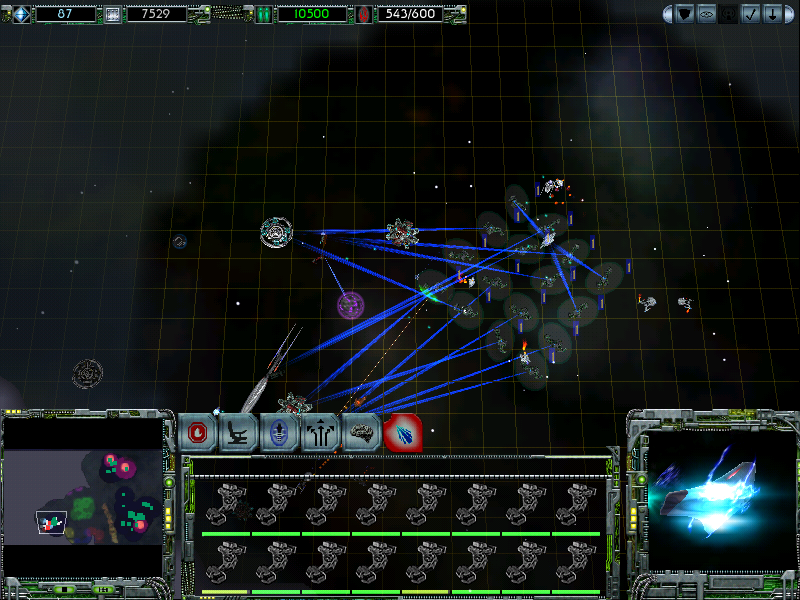The image size is (800, 600).
Task: Select the blue oval ship command icon
Action: [279, 432]
